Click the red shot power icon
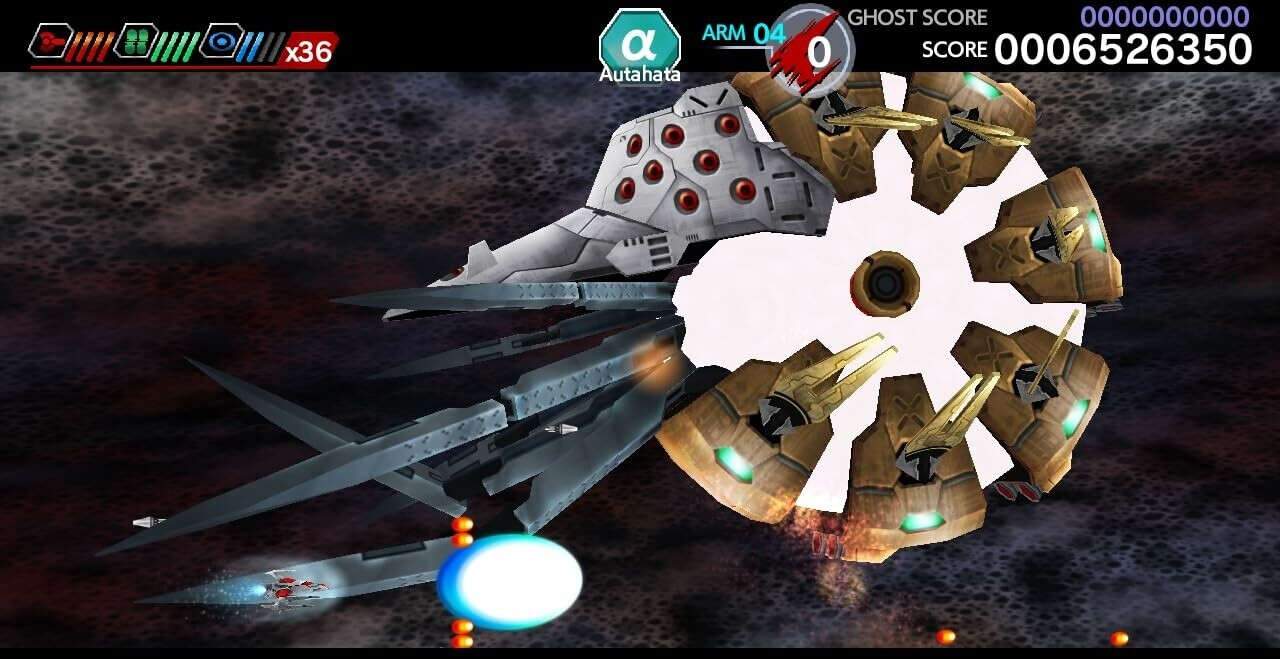Viewport: 1280px width, 659px height. (x=50, y=41)
